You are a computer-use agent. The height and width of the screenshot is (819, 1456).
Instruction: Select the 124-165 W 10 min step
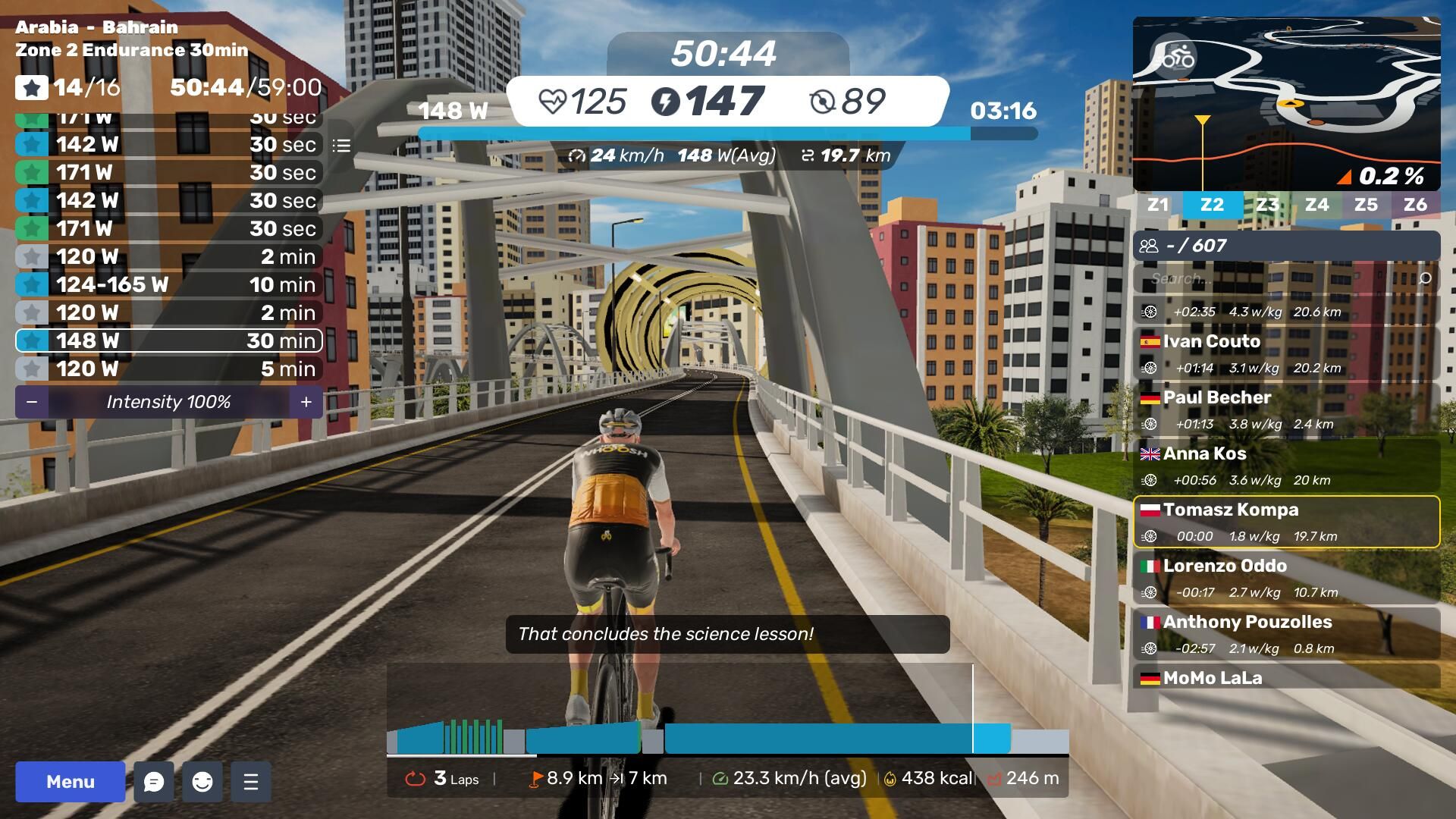[x=168, y=284]
